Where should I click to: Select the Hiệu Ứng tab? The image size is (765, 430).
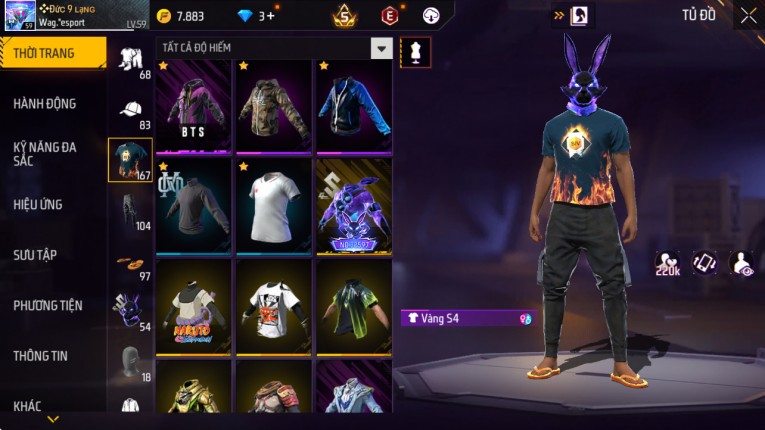tap(39, 204)
